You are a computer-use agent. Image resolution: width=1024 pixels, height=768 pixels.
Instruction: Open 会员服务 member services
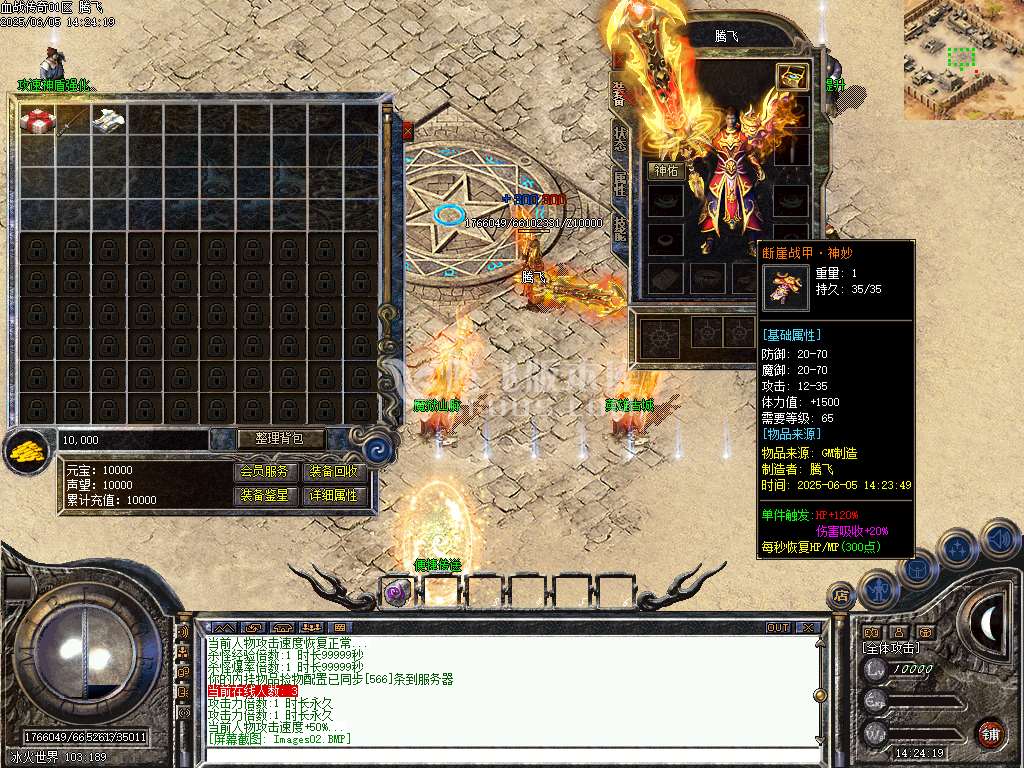[x=266, y=472]
